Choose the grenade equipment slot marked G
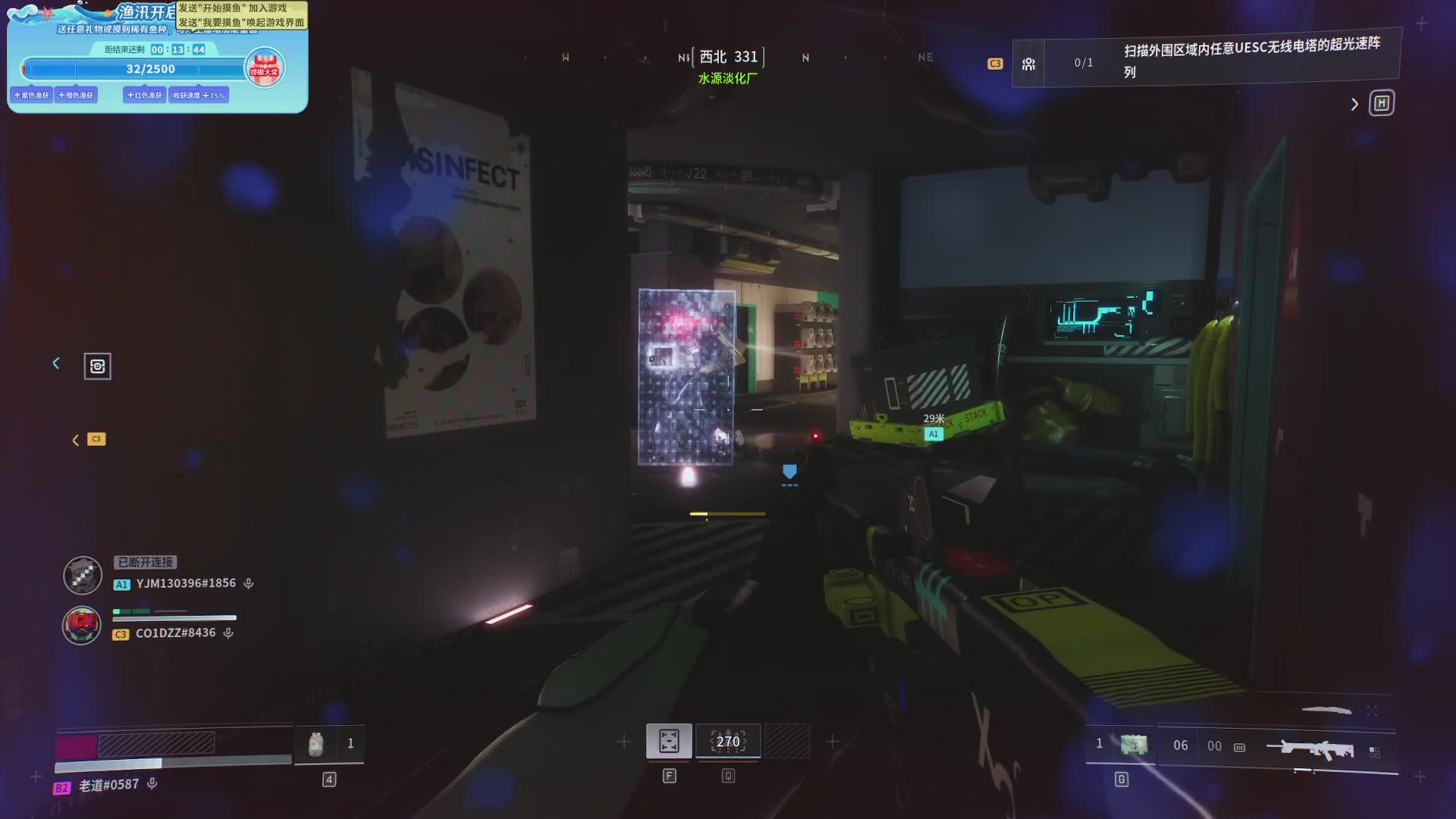1456x819 pixels. pos(1134,745)
